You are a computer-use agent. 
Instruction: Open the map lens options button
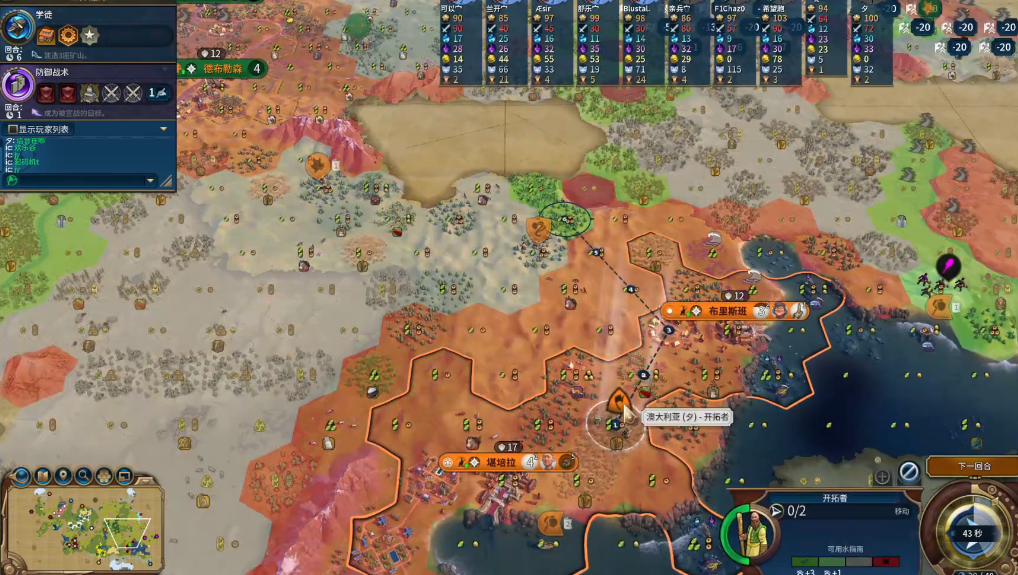tap(42, 476)
